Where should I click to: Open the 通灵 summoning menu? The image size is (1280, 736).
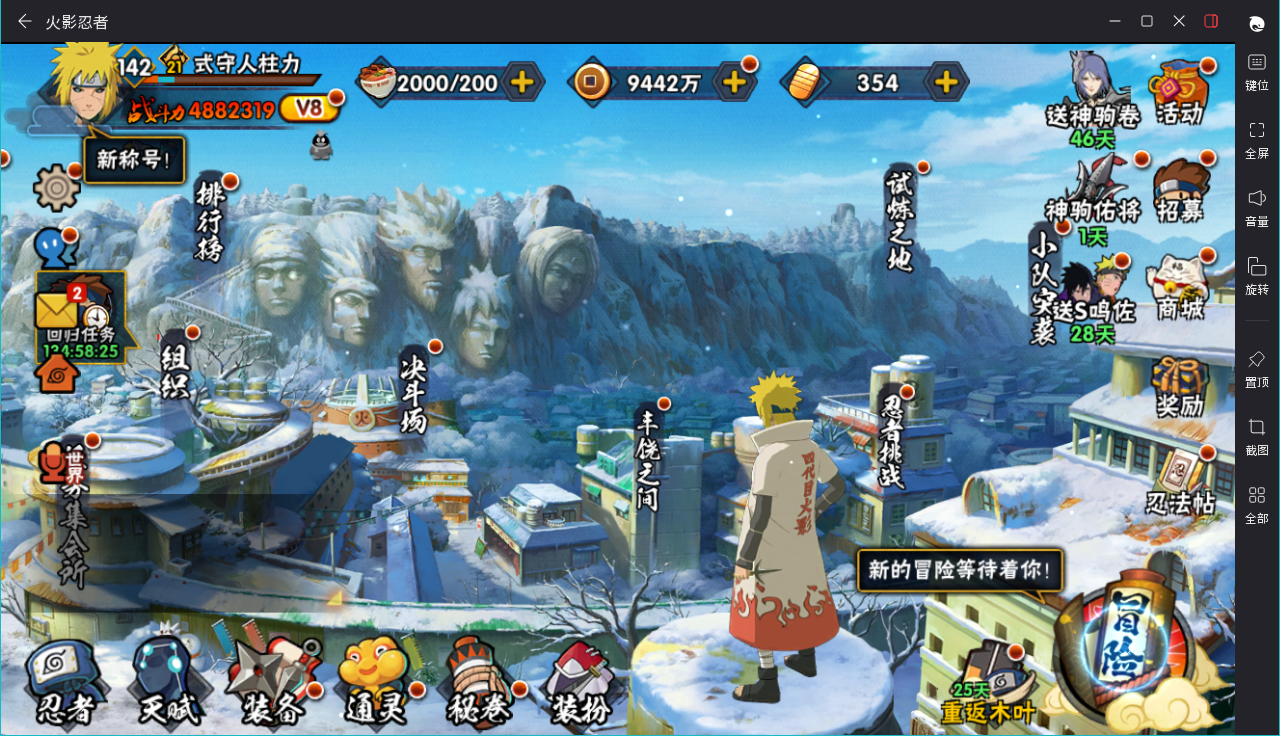click(375, 682)
